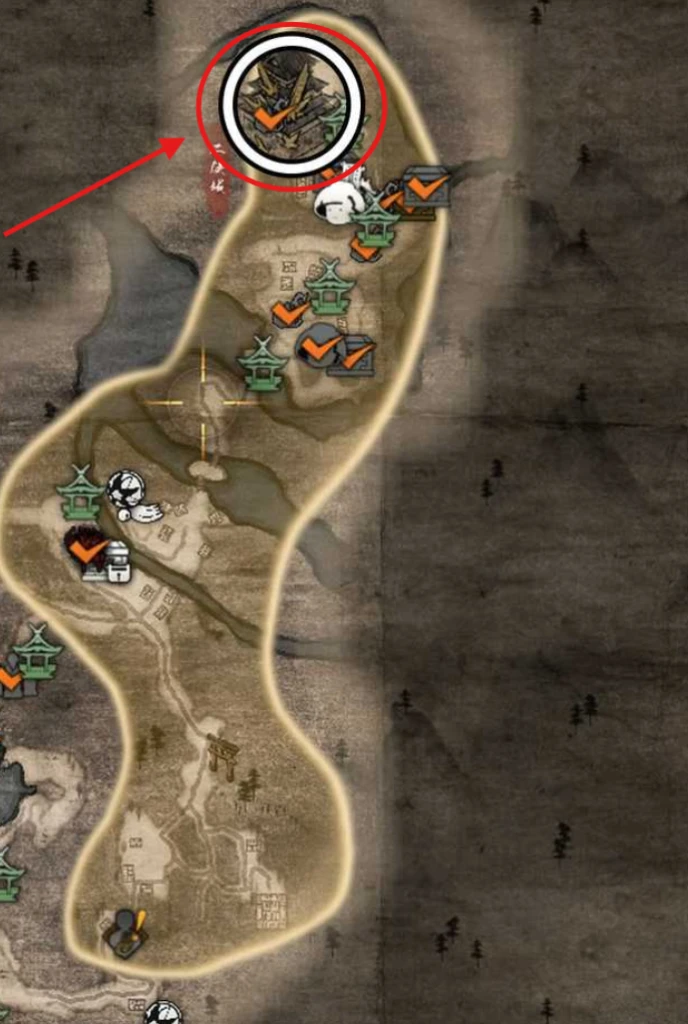Viewport: 688px width, 1024px height.
Task: Click the burning dark marker with checkmark
Action: 86,546
